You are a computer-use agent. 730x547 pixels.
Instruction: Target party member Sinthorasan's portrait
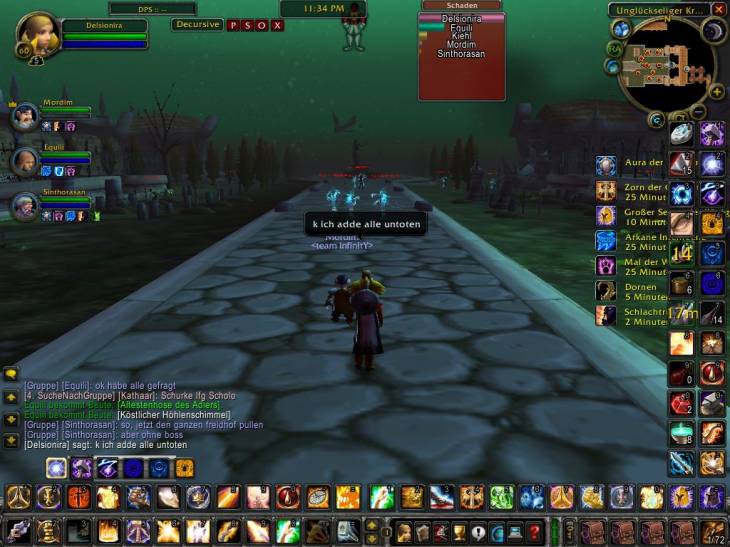coord(24,205)
